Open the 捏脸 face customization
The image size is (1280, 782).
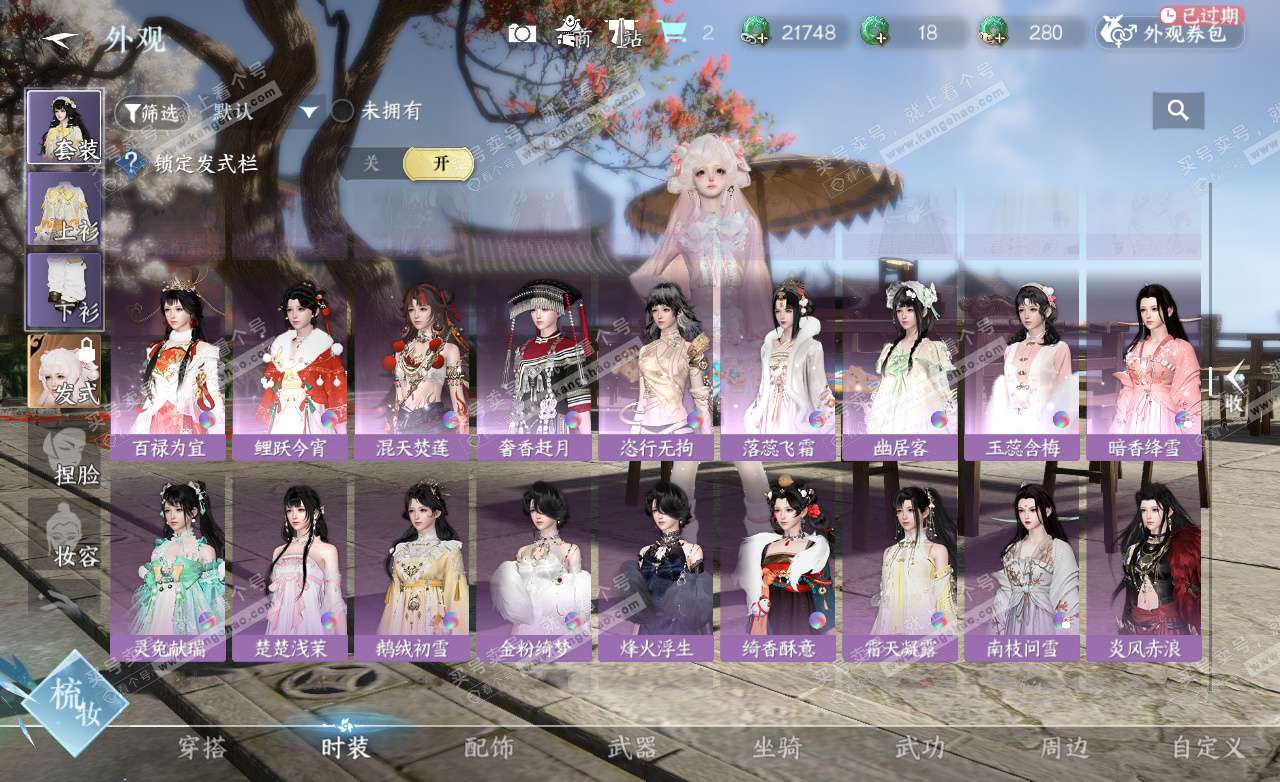coord(64,455)
